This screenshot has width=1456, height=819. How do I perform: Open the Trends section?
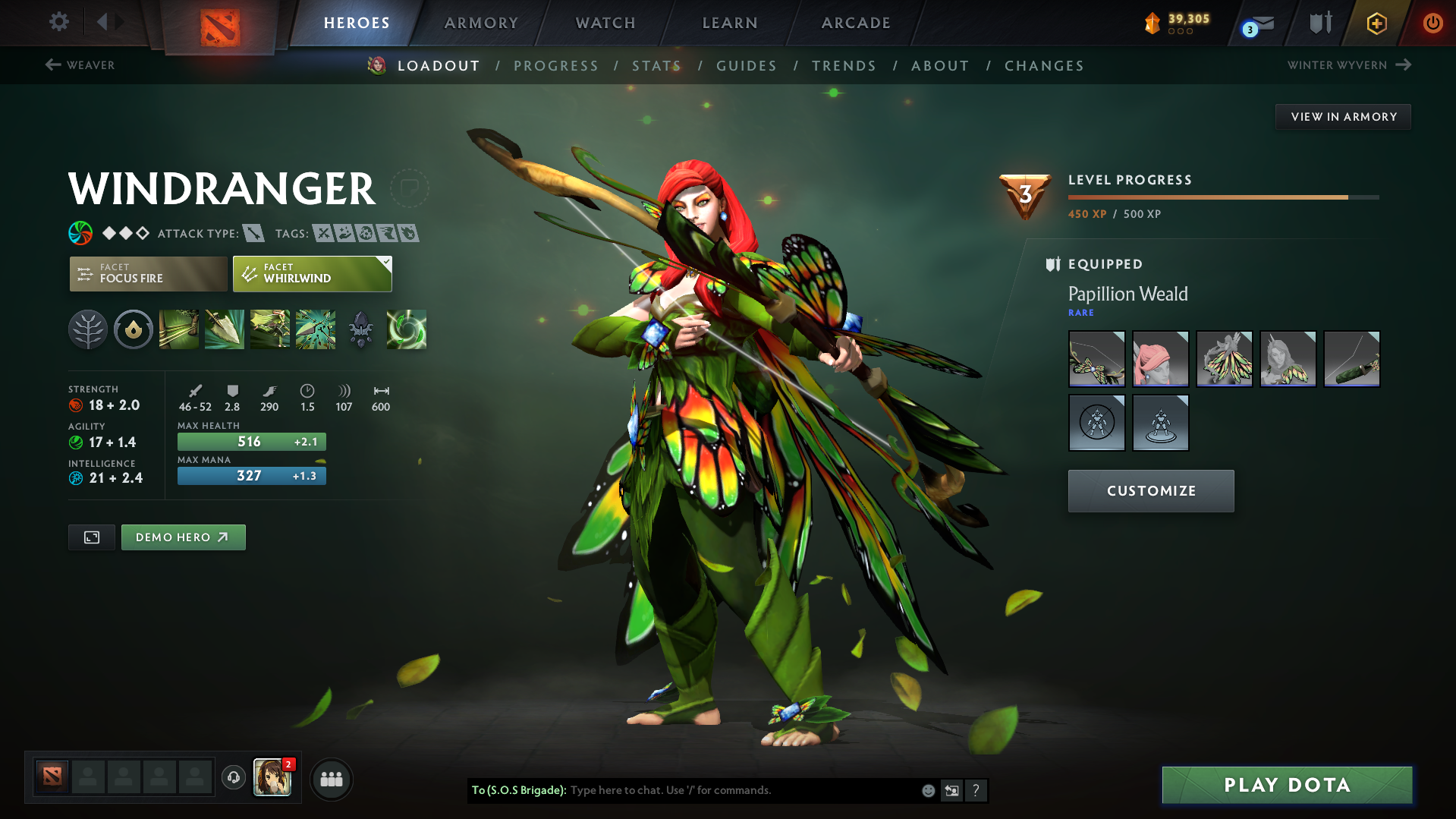pos(844,66)
